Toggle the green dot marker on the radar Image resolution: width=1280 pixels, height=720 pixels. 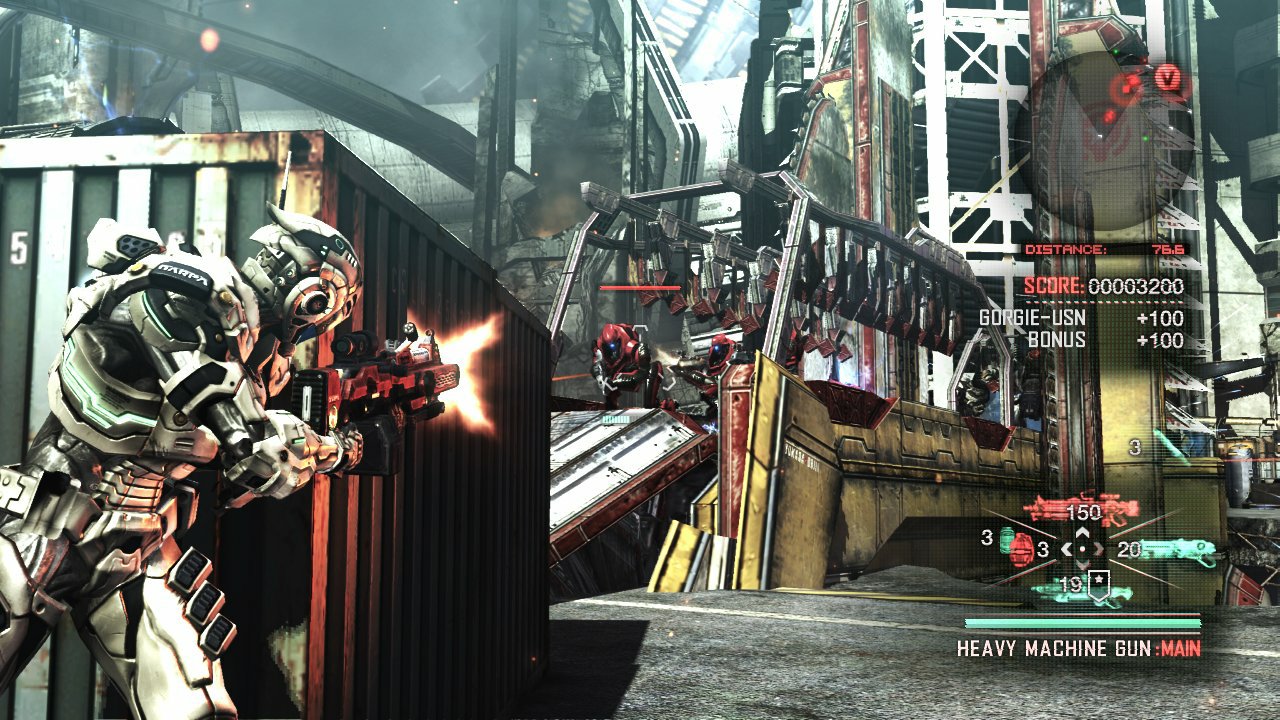pyautogui.click(x=1116, y=51)
